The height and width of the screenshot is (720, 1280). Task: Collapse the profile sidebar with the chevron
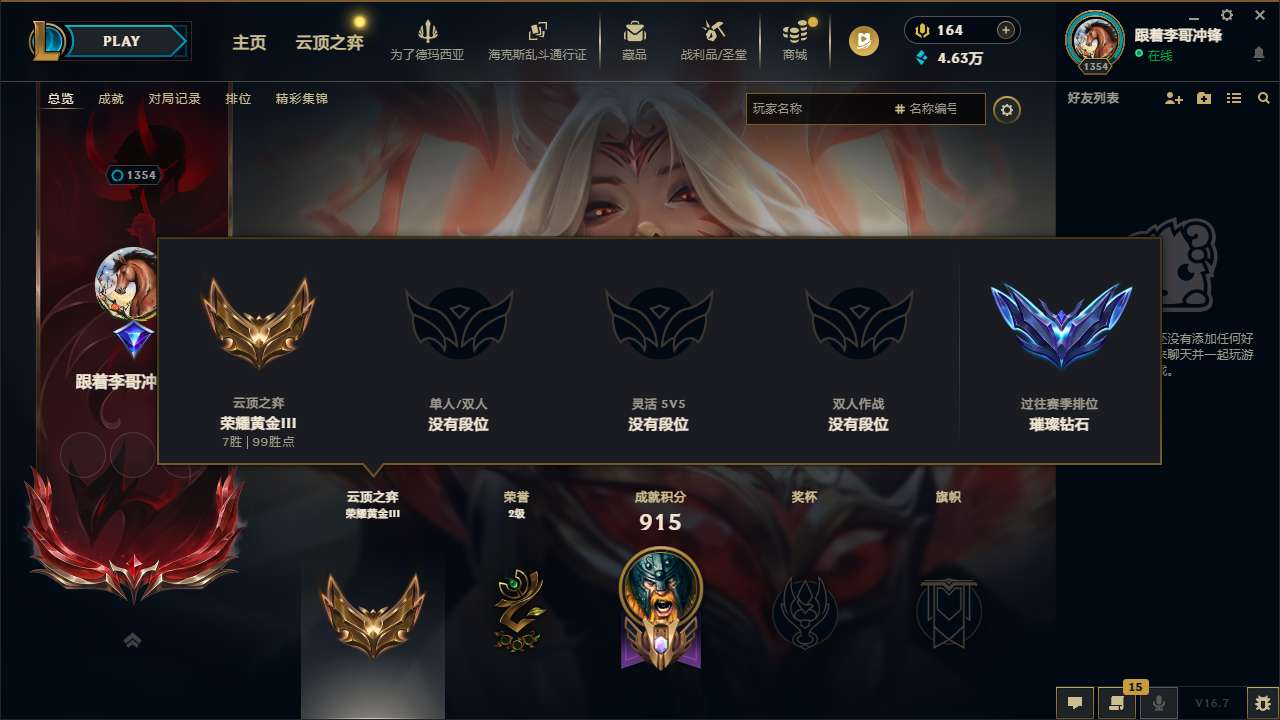click(x=132, y=641)
